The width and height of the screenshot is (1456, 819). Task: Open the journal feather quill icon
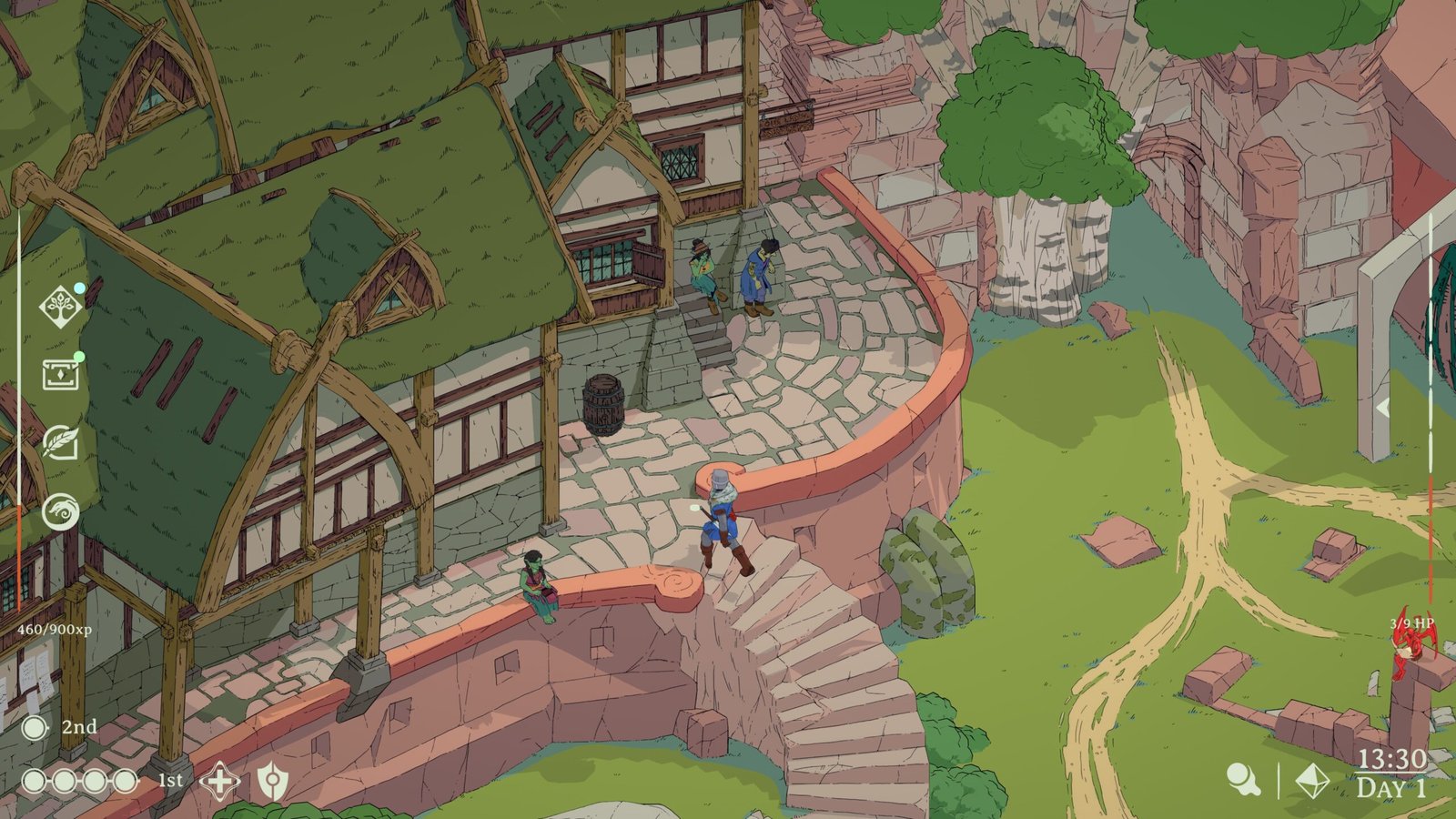pos(61,443)
